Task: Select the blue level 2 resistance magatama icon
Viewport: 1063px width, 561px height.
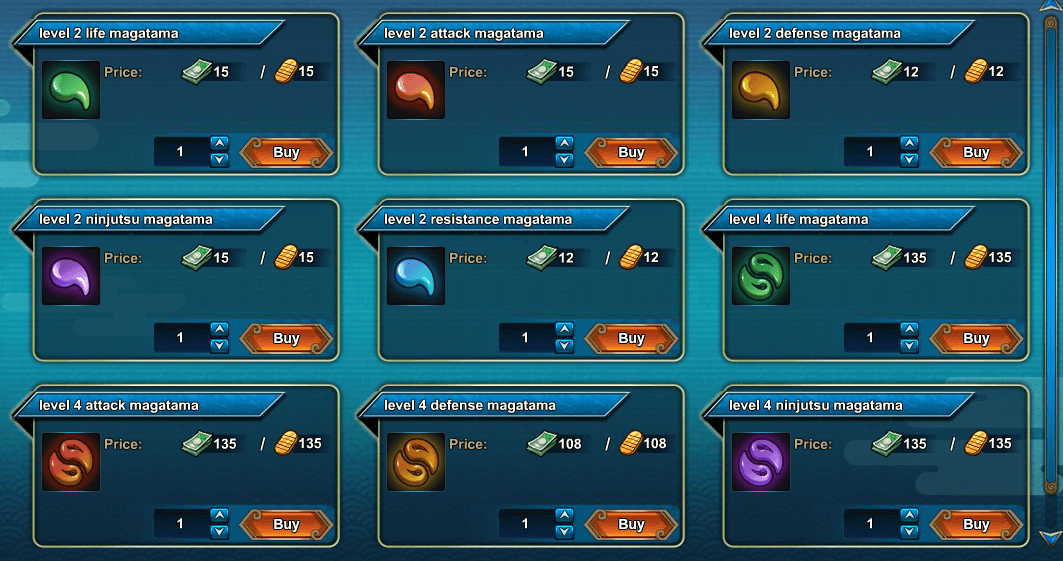Action: click(x=416, y=276)
